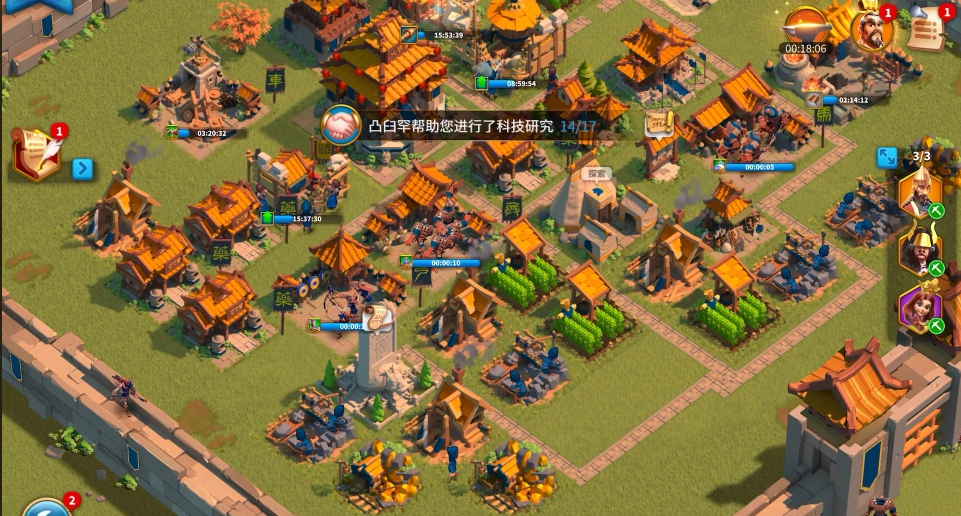The height and width of the screenshot is (516, 961).
Task: Open the quest scroll with quill icon
Action: (37, 154)
